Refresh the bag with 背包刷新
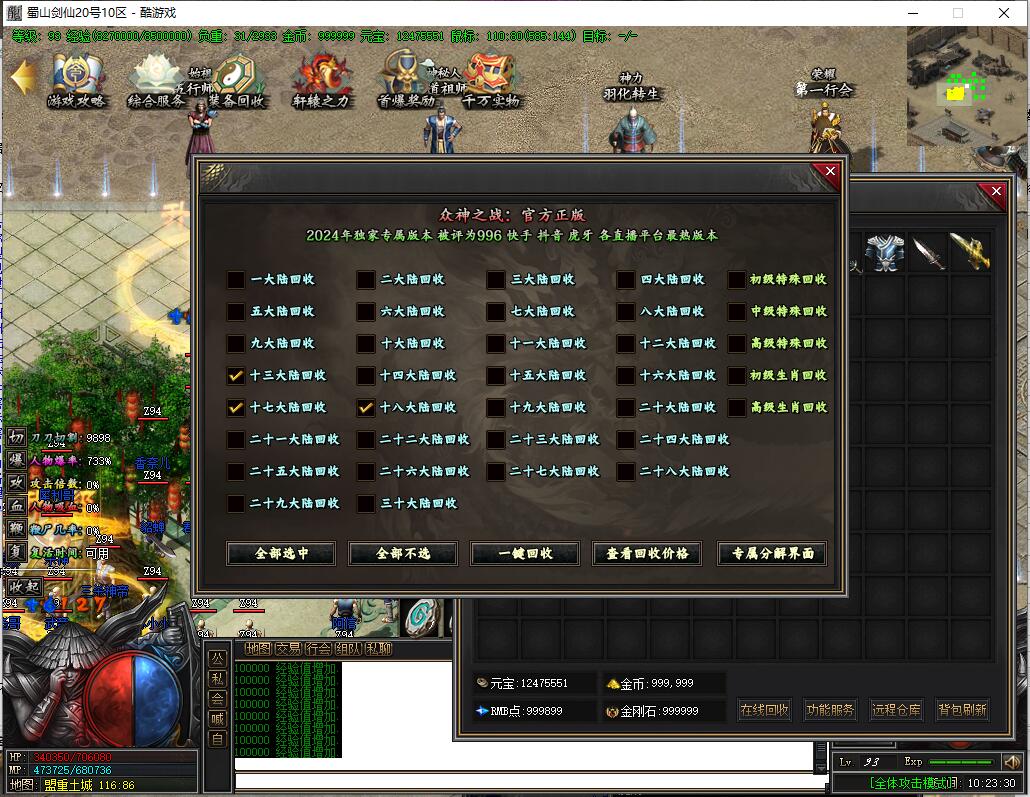Screen dimensions: 1030x797 962,710
